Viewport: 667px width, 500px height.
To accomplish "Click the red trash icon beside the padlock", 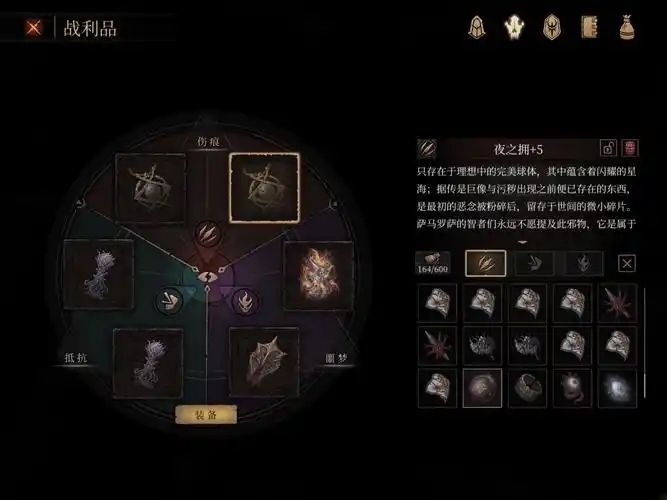I will coord(630,148).
